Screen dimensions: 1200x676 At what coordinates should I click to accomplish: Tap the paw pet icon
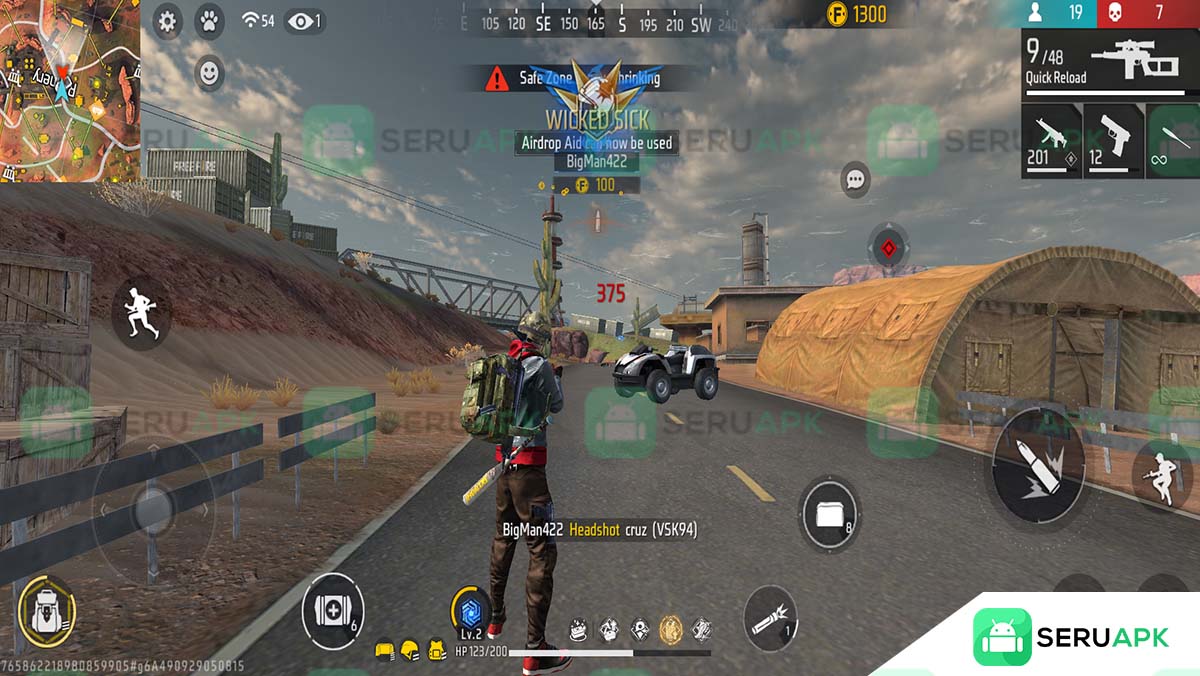(x=209, y=20)
